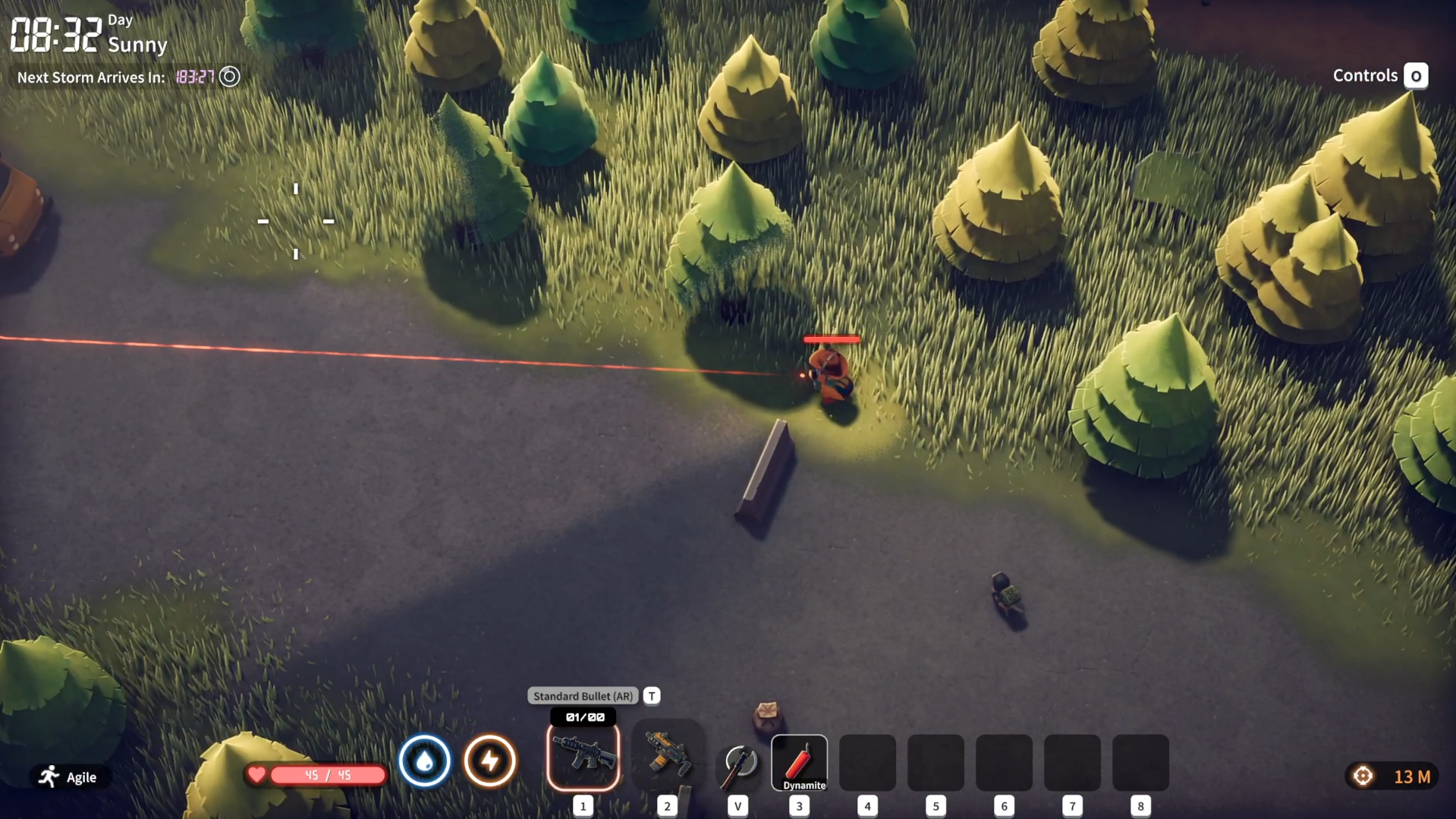
Task: Toggle the storm countdown circular icon
Action: pyautogui.click(x=229, y=77)
